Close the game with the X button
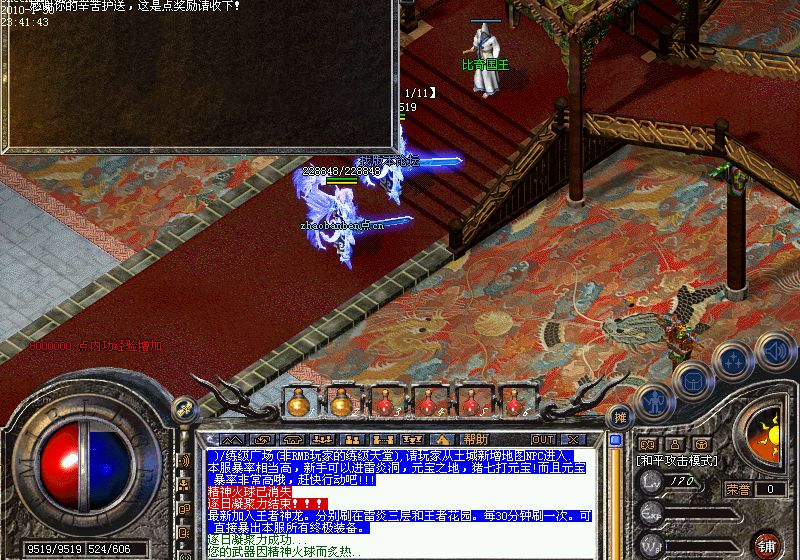Screen dimensions: 800x560 click(573, 439)
